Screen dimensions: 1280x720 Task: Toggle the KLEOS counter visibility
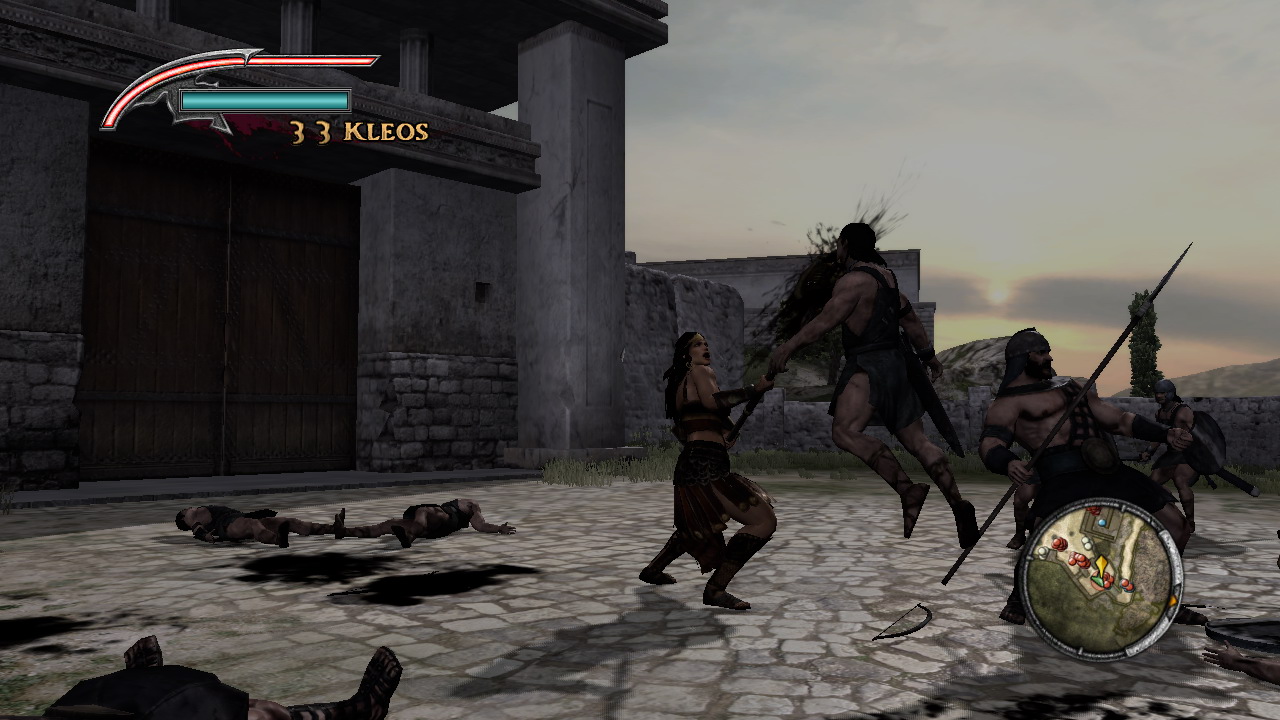point(358,131)
